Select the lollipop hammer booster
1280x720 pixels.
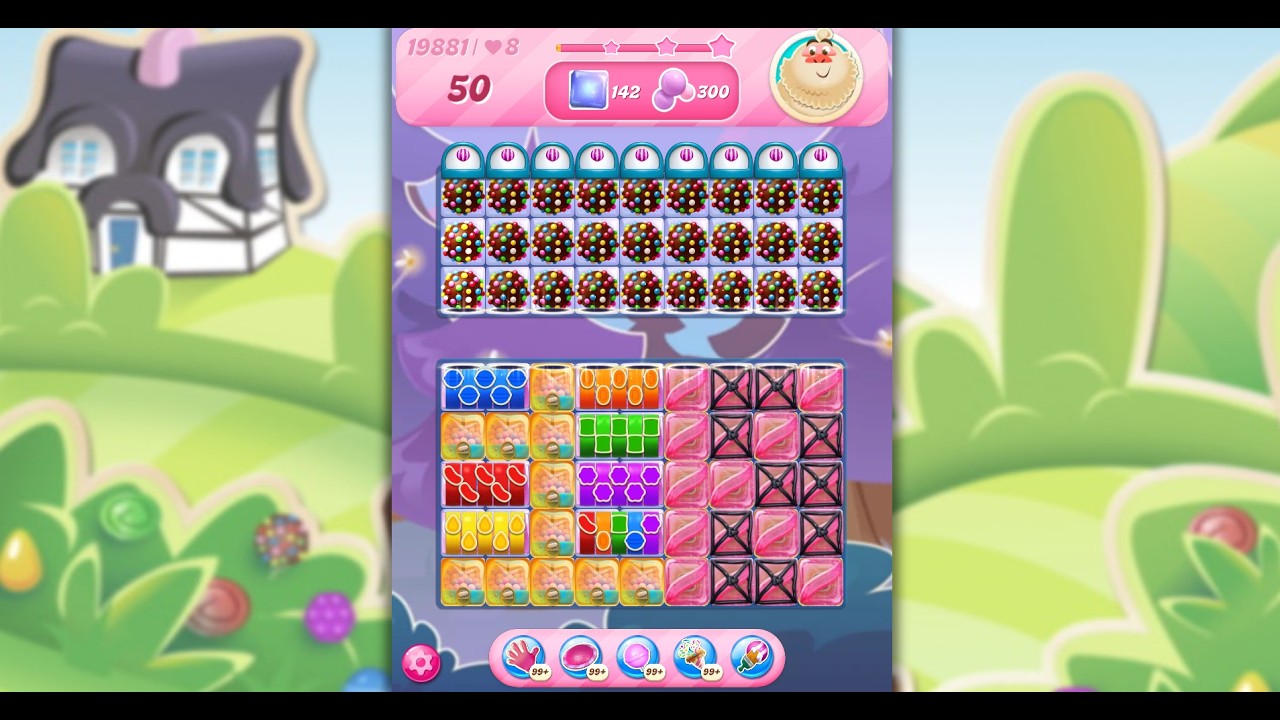click(637, 657)
